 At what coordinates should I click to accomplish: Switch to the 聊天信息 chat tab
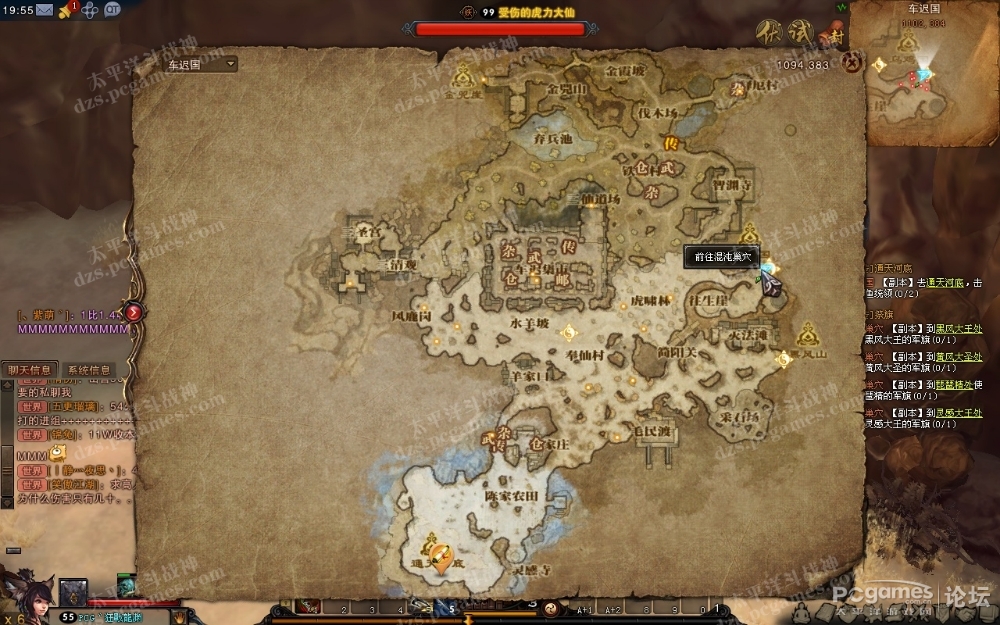coord(29,370)
